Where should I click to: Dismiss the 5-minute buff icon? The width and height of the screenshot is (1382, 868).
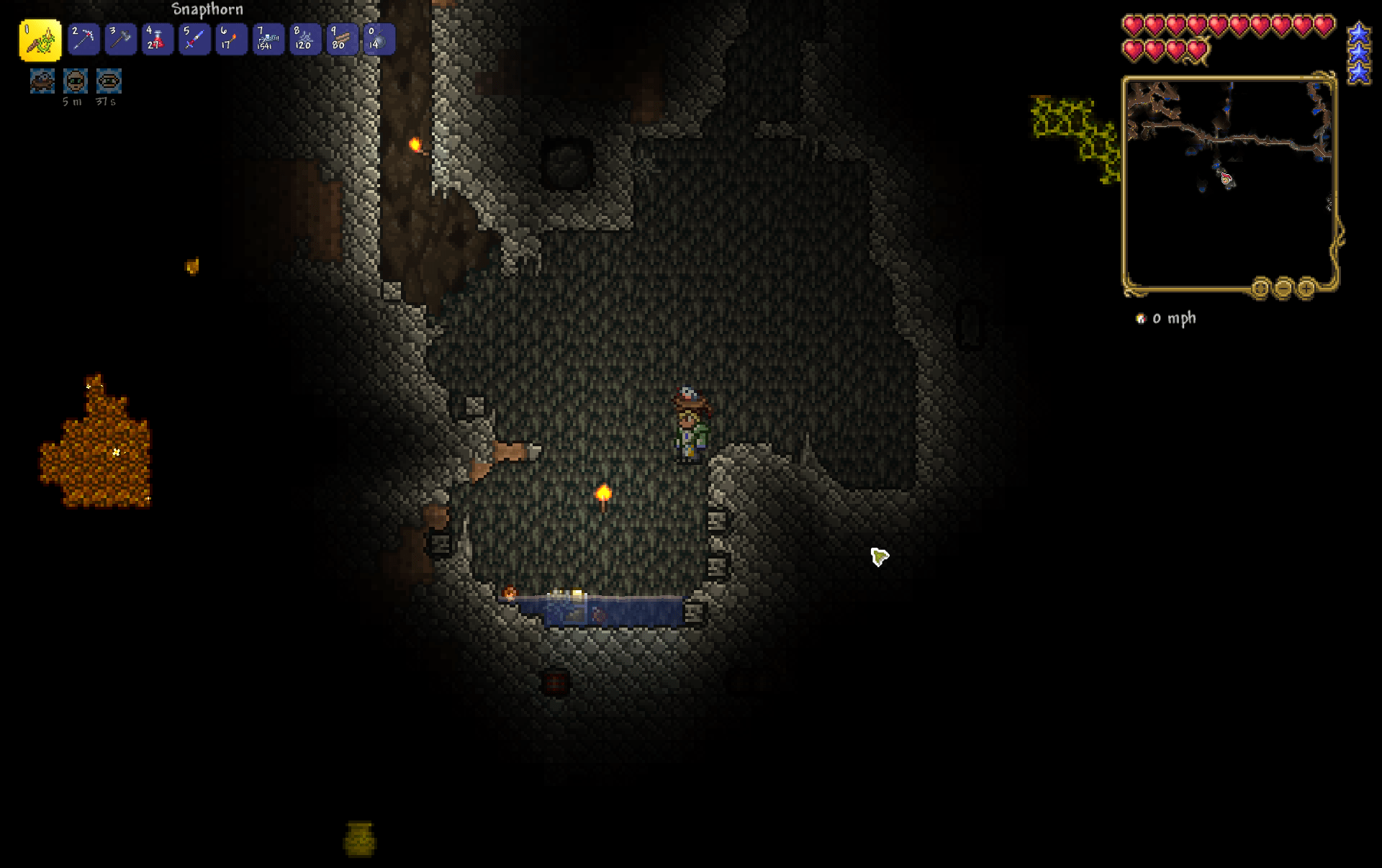(x=76, y=81)
